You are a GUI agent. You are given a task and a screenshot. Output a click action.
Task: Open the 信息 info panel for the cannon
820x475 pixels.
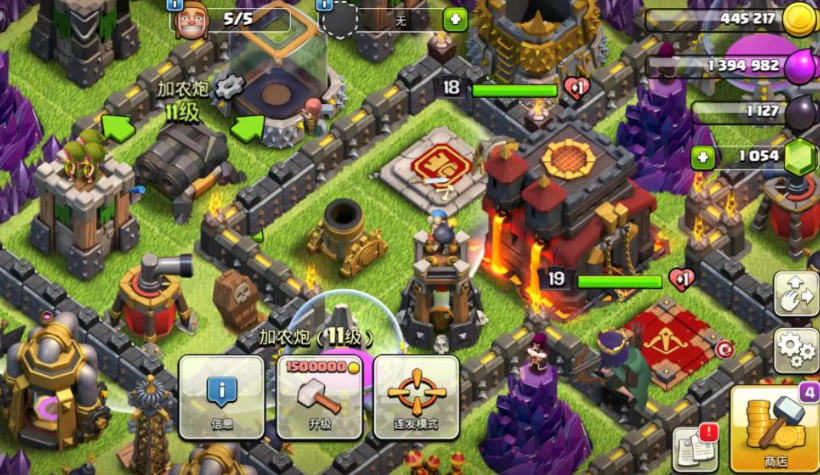click(221, 398)
